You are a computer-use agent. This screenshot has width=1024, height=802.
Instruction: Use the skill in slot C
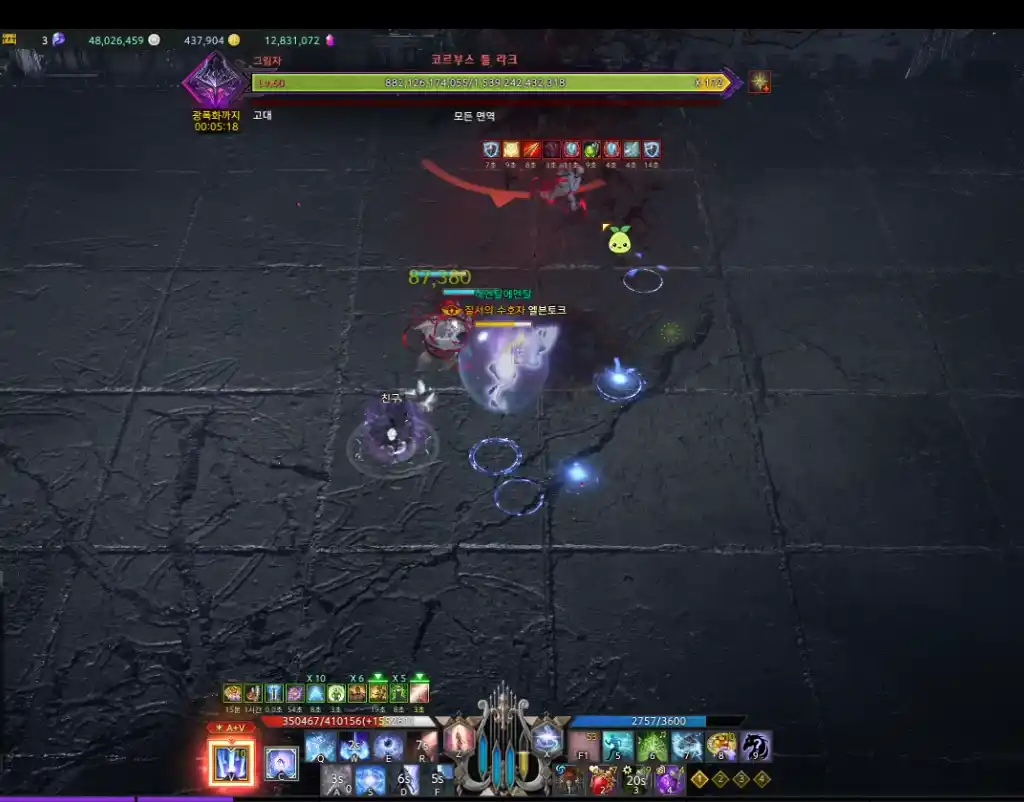(281, 764)
